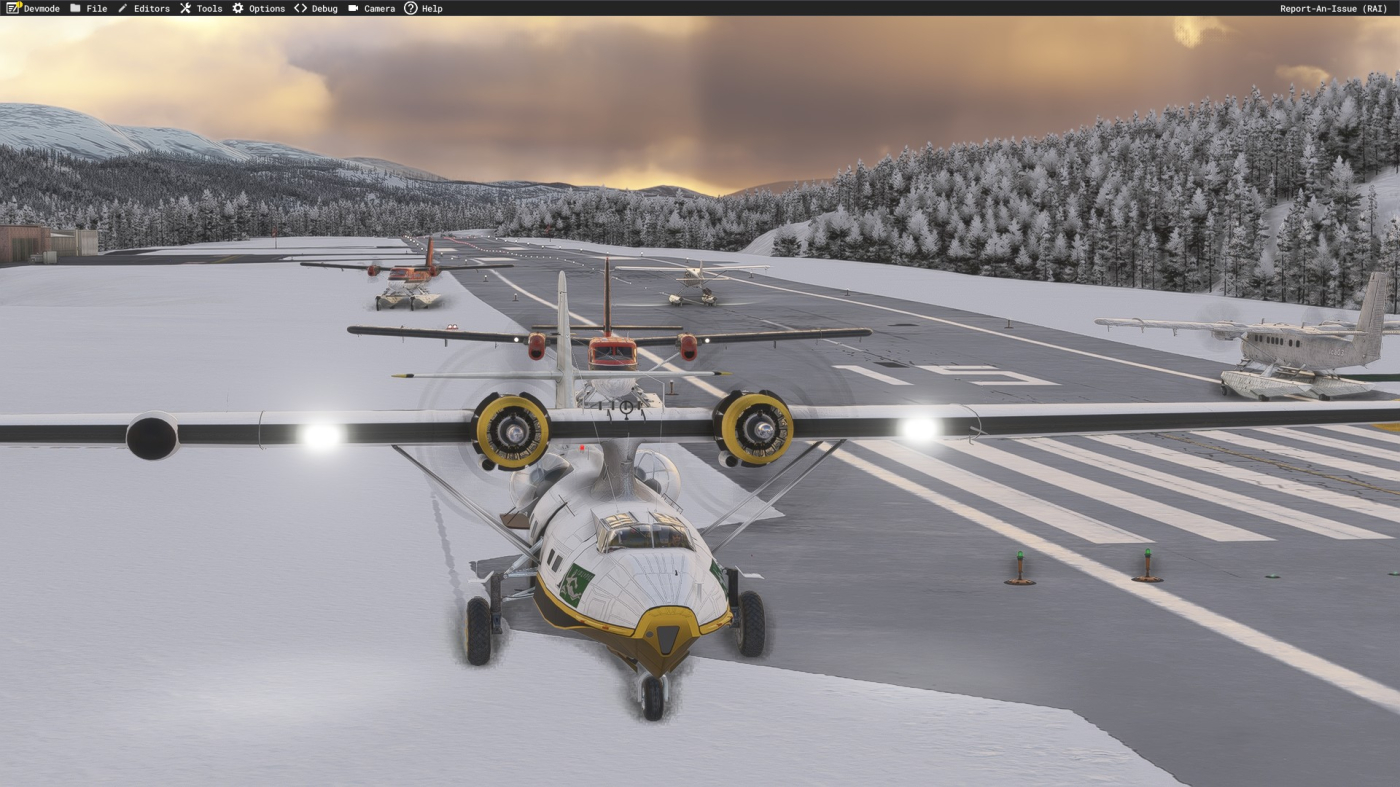Click Report-An-Issue (RAI)
1400x787 pixels.
pos(1333,8)
